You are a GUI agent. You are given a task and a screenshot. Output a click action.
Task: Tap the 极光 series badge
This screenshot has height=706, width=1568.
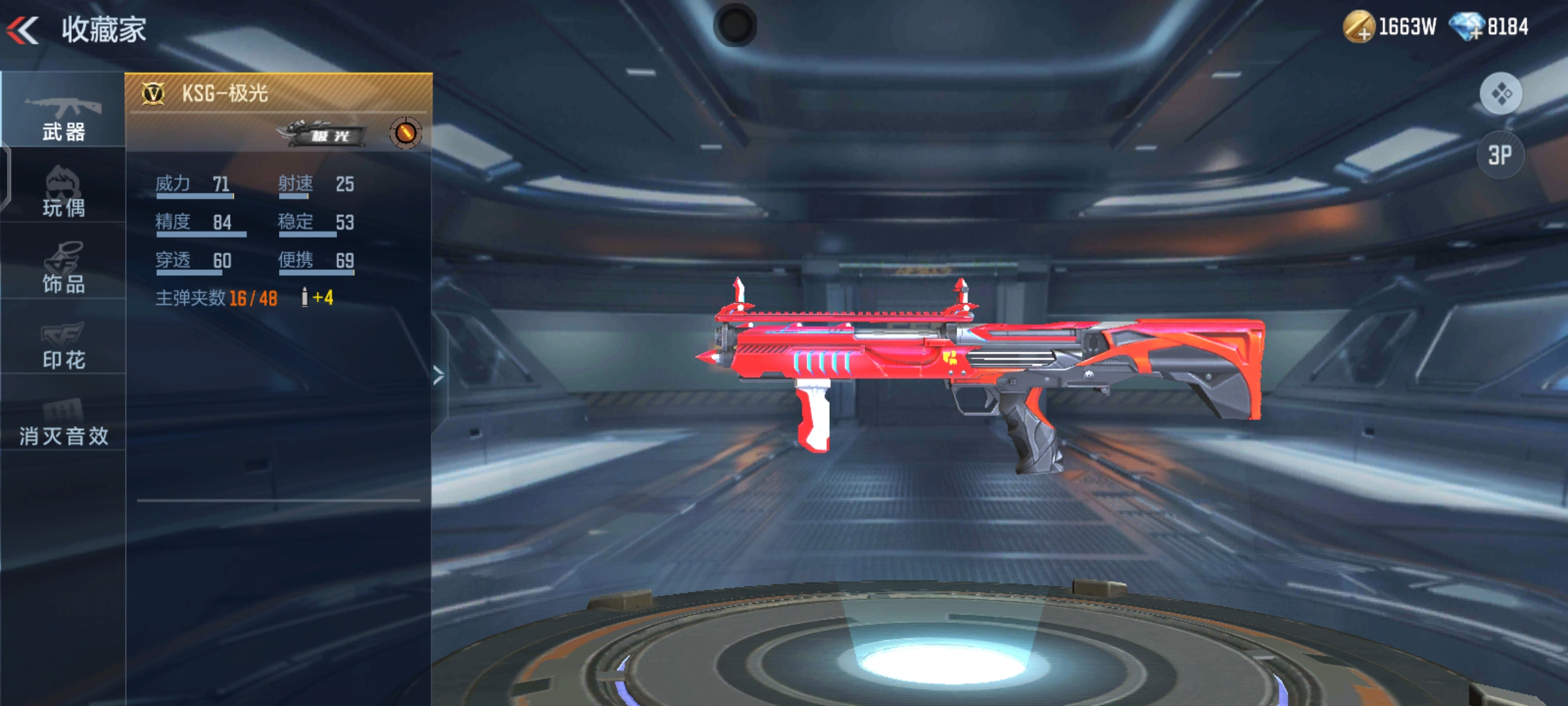tap(323, 133)
